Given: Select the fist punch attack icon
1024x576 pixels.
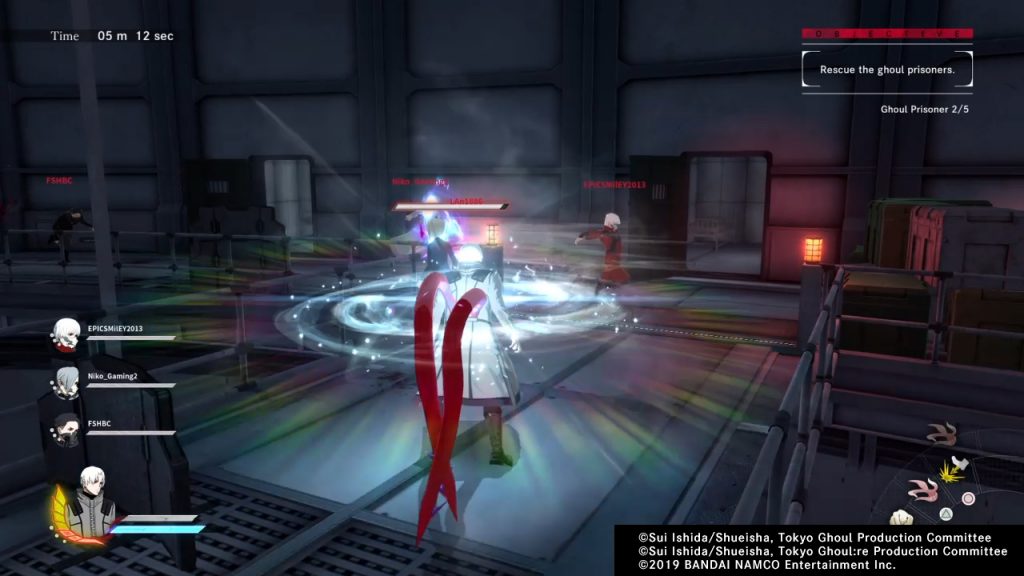Looking at the screenshot, I should [x=902, y=517].
